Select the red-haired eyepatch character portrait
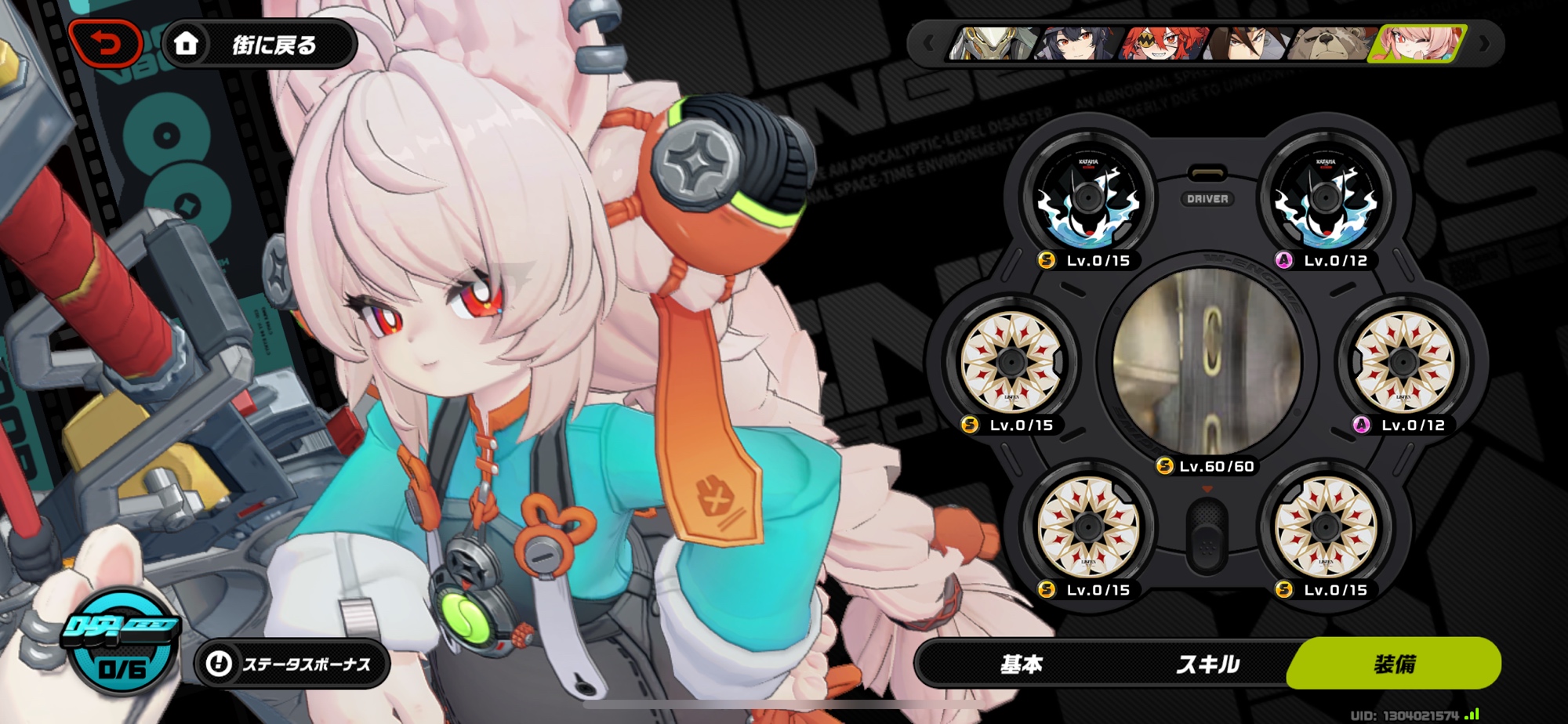Image resolution: width=1568 pixels, height=724 pixels. 1162,44
